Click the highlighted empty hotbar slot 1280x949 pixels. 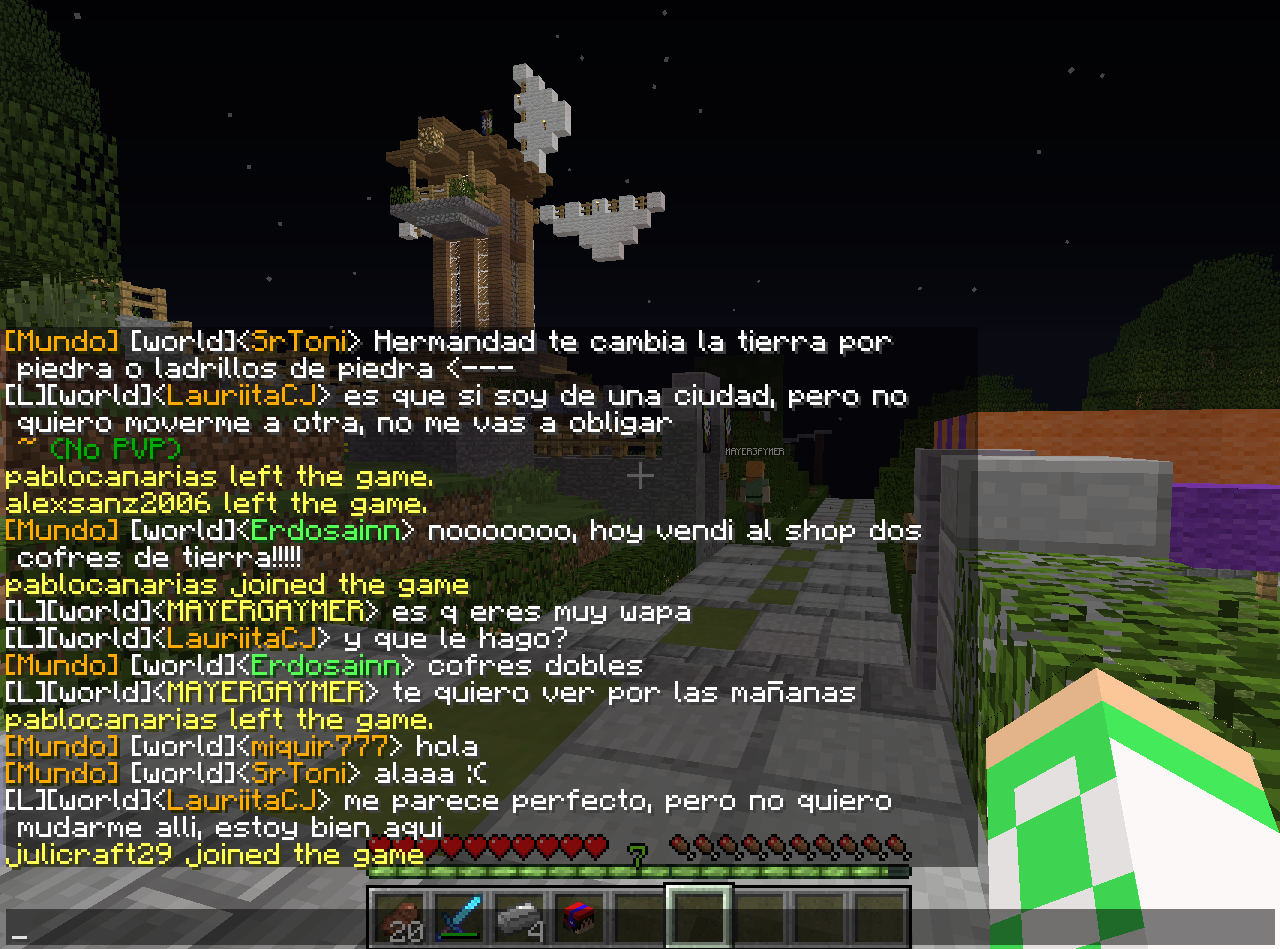click(x=700, y=918)
